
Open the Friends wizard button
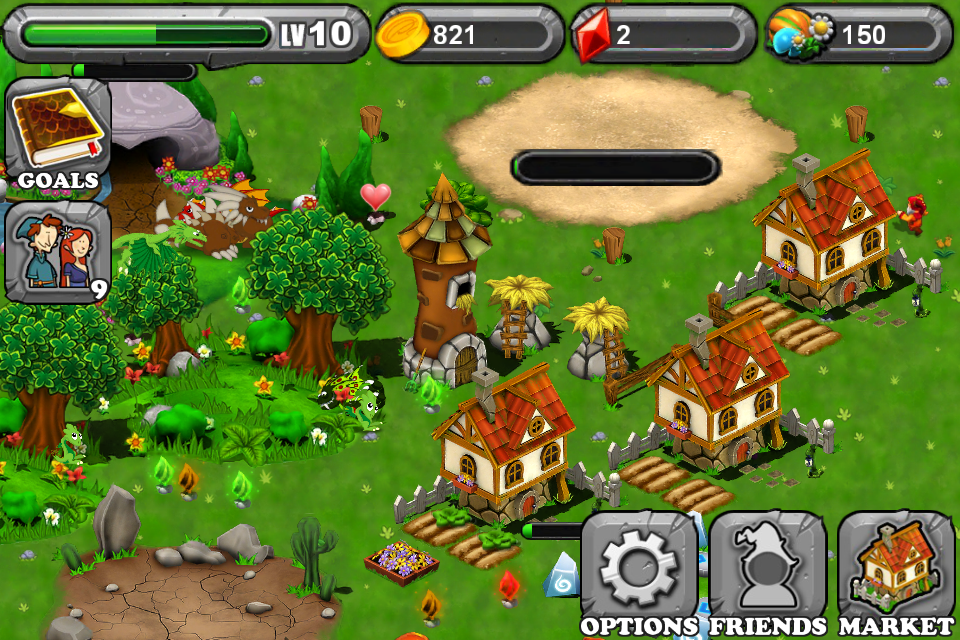tap(767, 572)
